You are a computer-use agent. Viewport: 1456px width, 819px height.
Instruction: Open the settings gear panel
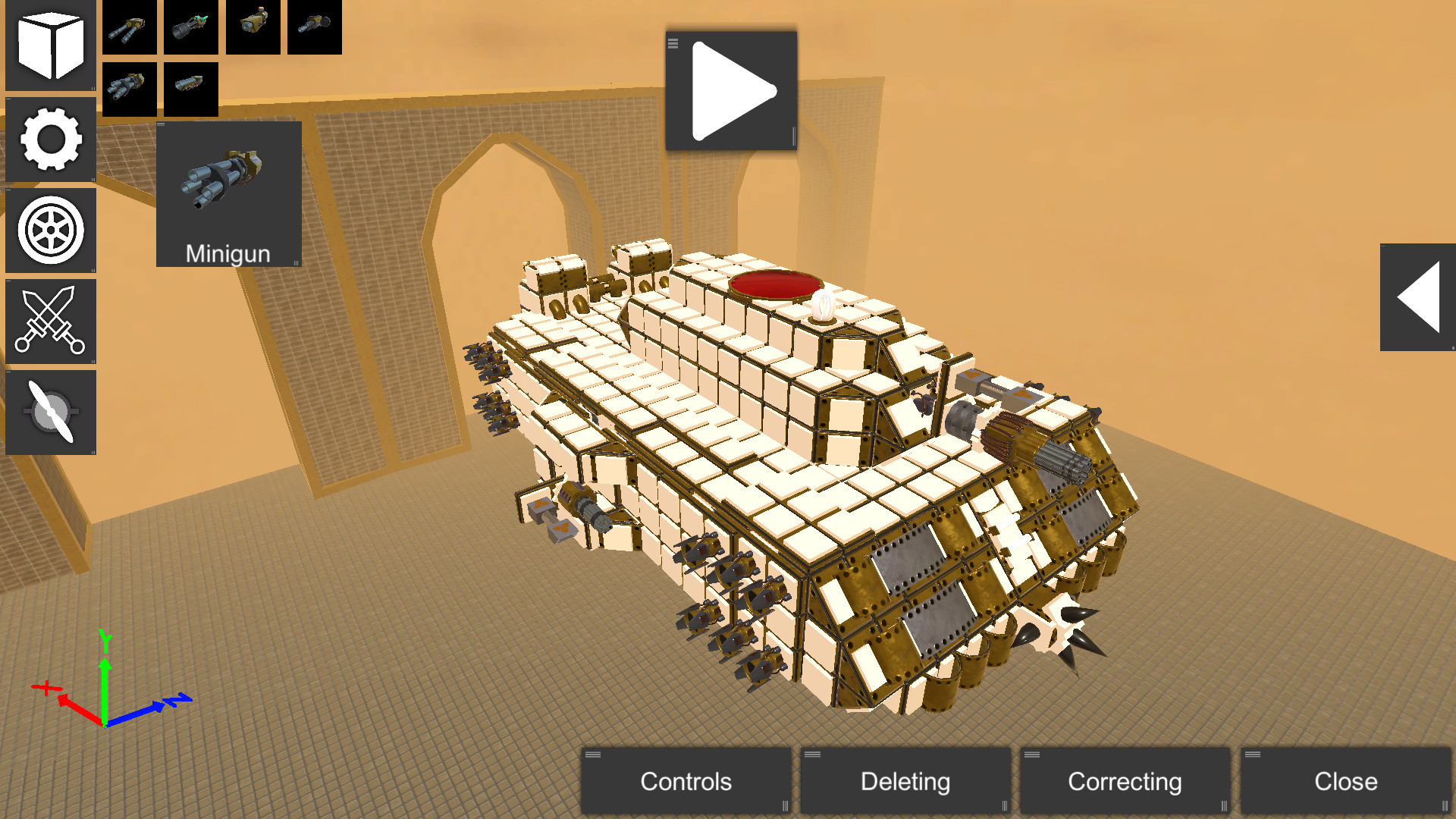pos(49,140)
